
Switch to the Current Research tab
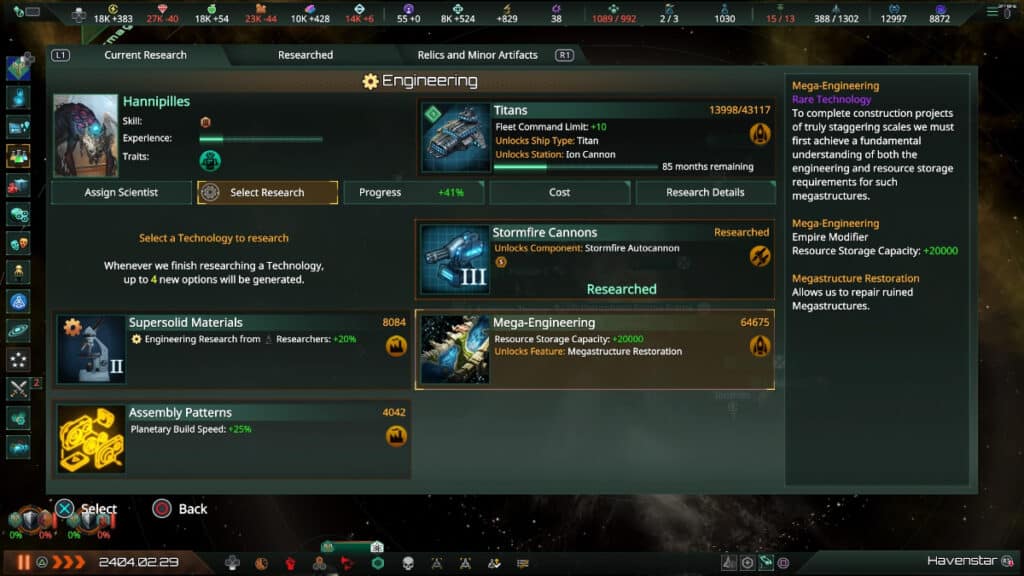[x=145, y=55]
